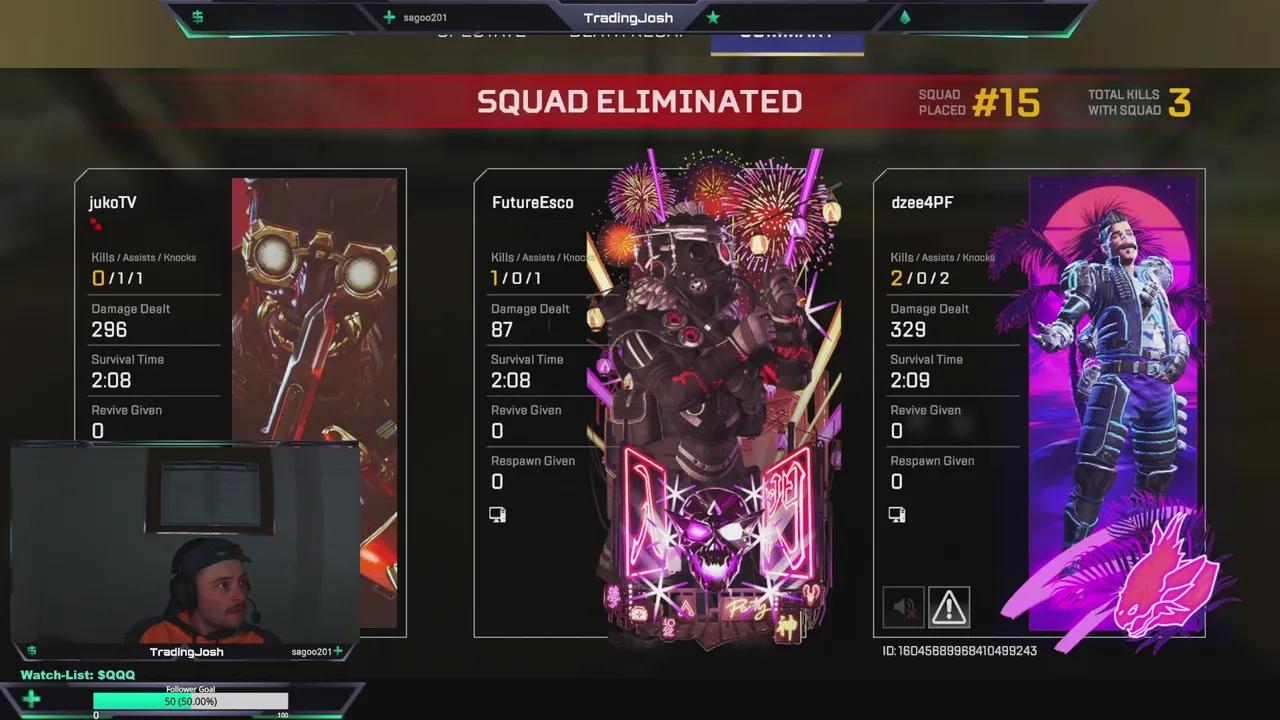1280x720 pixels.
Task: Click the Follower Goal progress bar
Action: [x=190, y=701]
